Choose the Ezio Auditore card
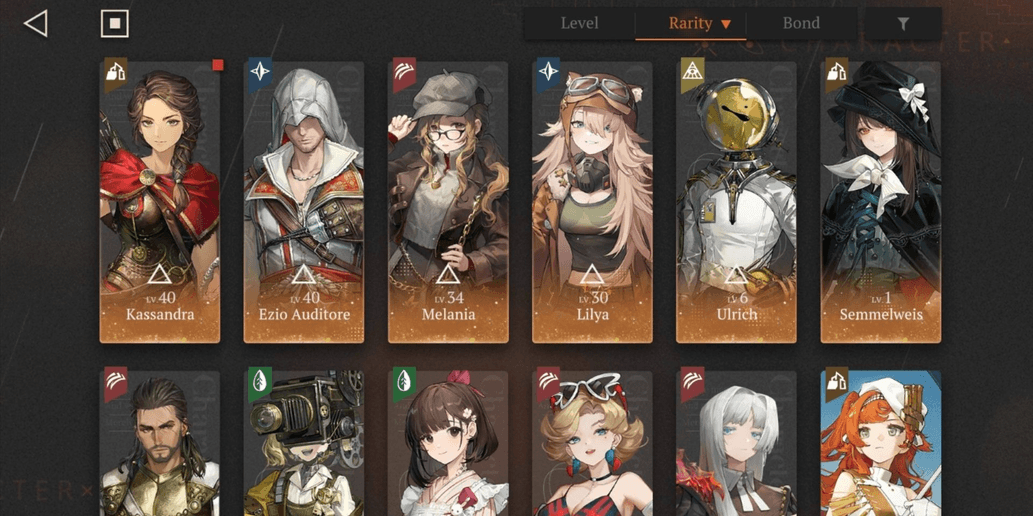The height and width of the screenshot is (516, 1033). (x=304, y=202)
